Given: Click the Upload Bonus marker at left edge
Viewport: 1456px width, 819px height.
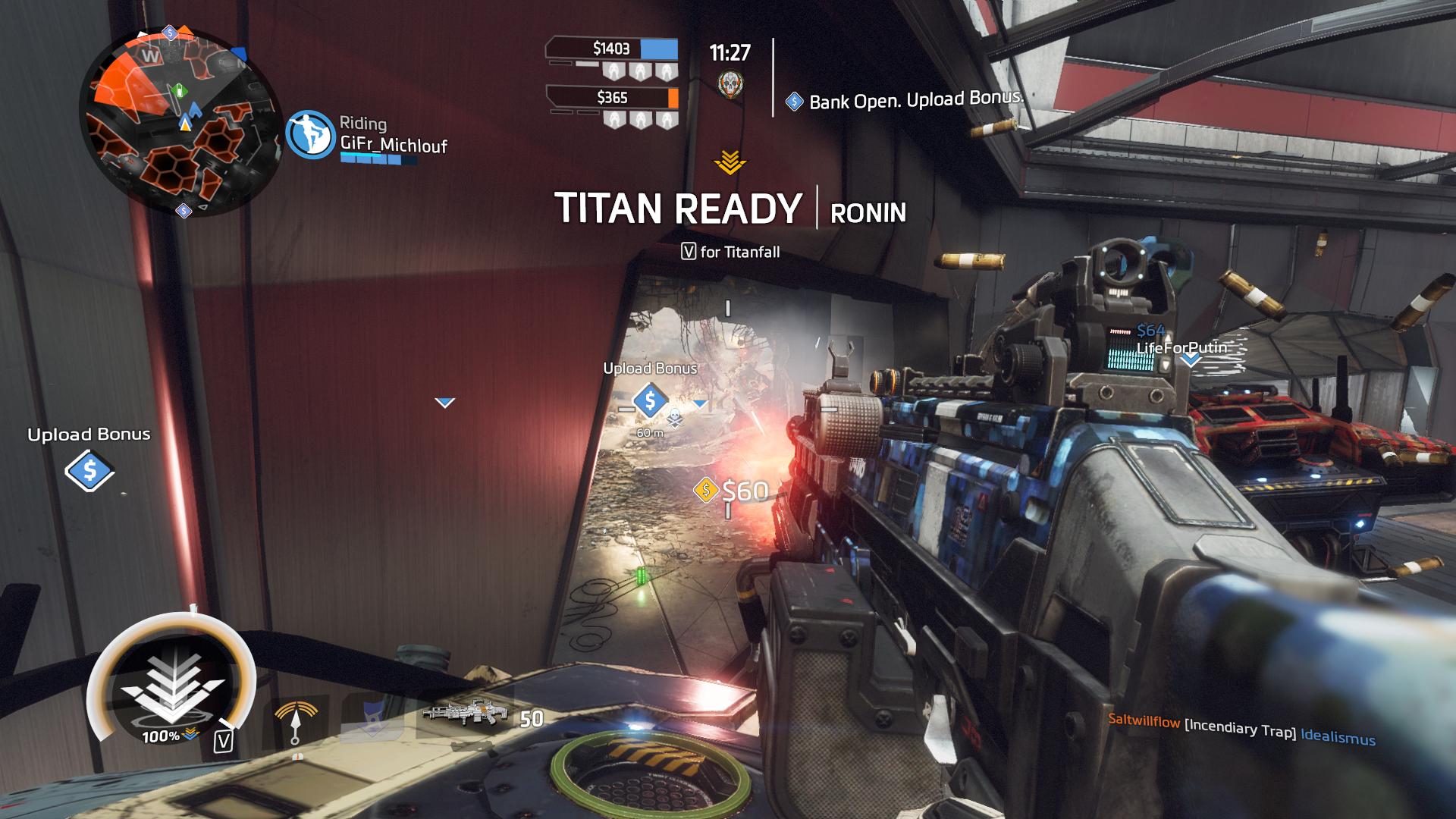Looking at the screenshot, I should pyautogui.click(x=89, y=471).
